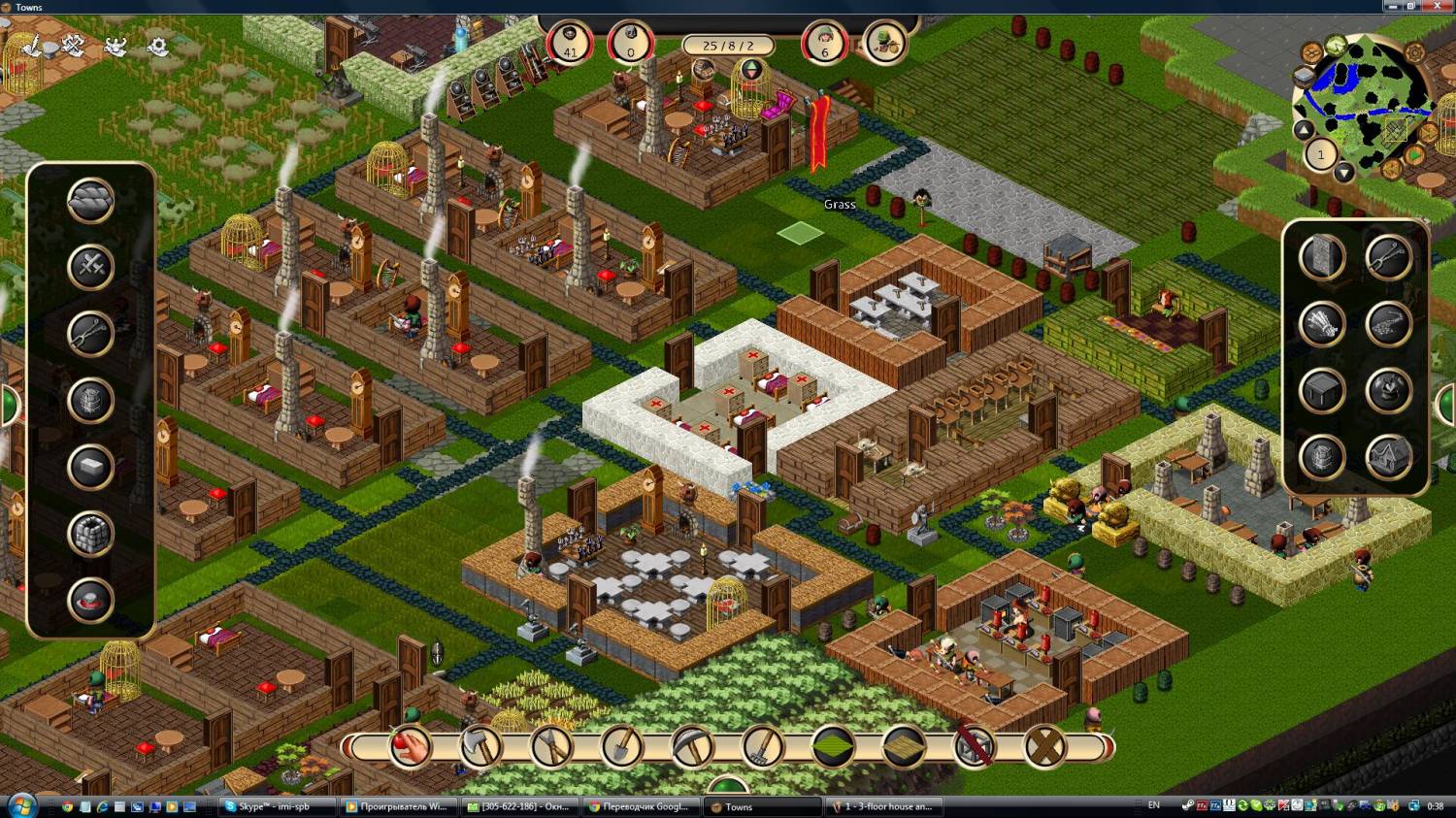Lower view level with minimap down arrow
The width and height of the screenshot is (1456, 818).
point(1343,173)
